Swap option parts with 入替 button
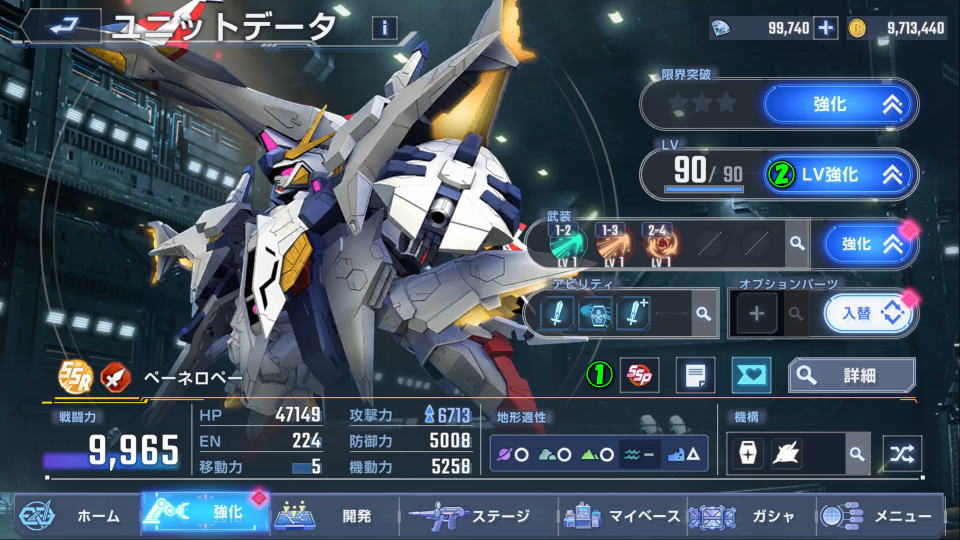Viewport: 960px width, 540px height. [x=868, y=314]
